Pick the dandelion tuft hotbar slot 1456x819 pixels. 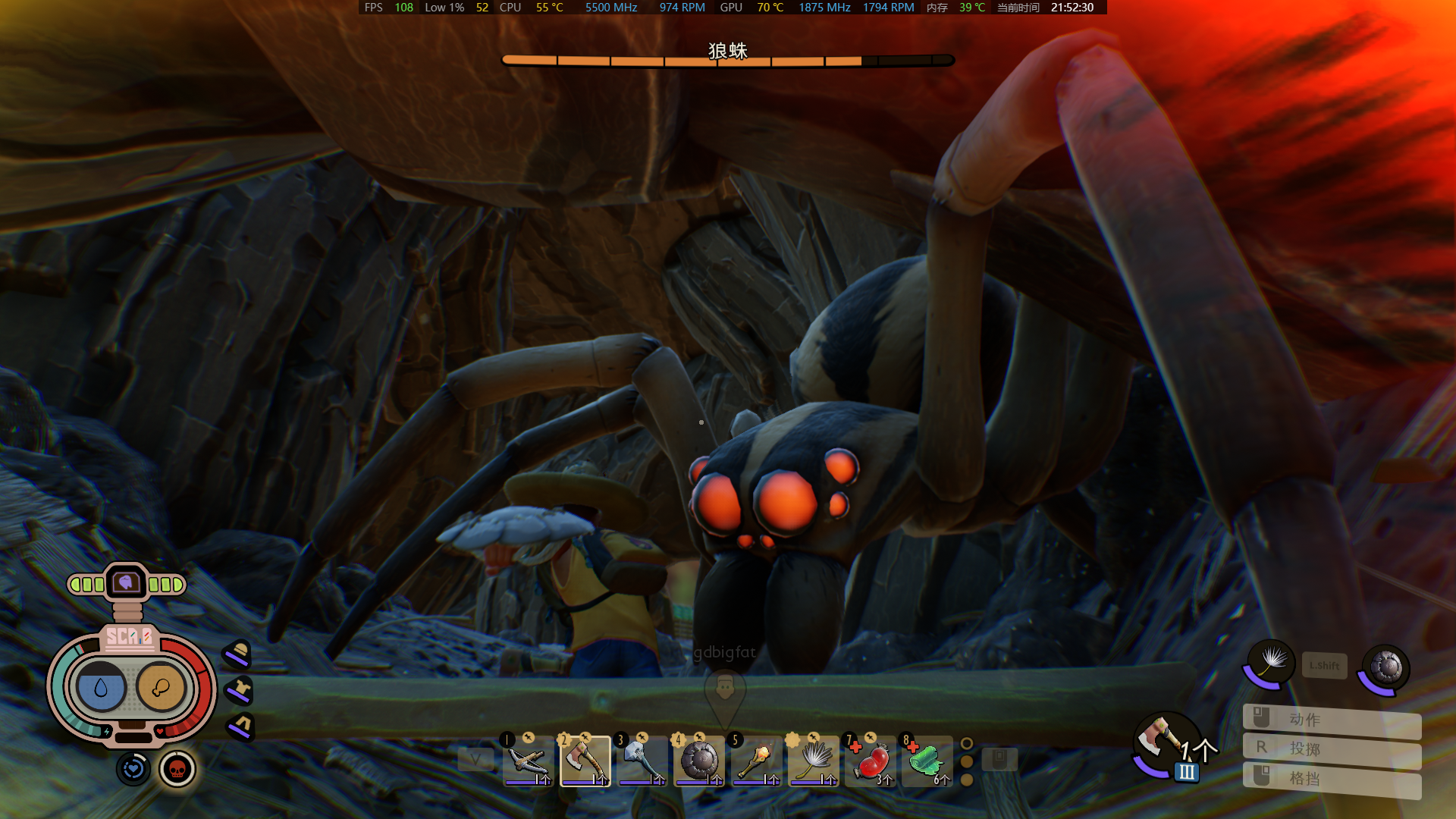[x=813, y=761]
